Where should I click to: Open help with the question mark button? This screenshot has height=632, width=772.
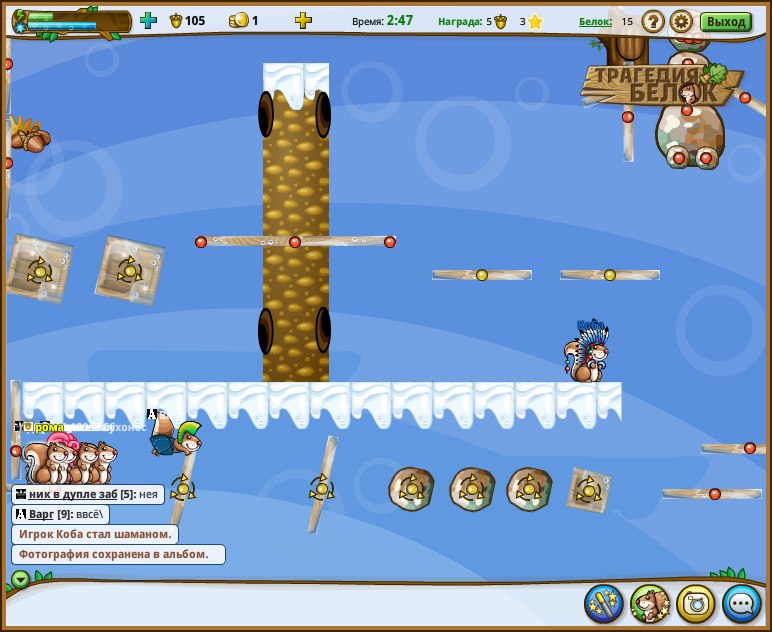pyautogui.click(x=653, y=21)
